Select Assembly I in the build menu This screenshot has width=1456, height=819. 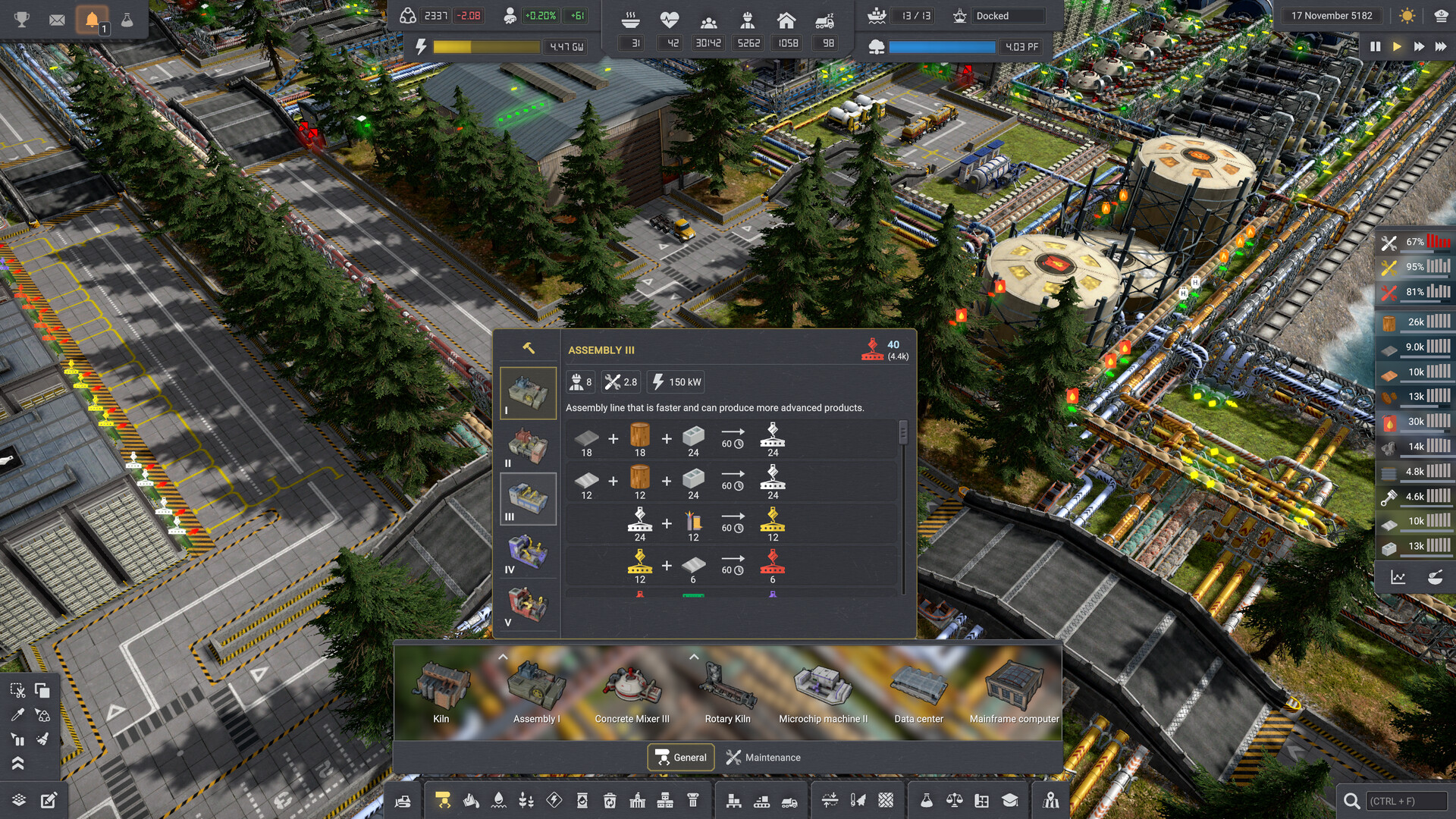click(x=536, y=692)
